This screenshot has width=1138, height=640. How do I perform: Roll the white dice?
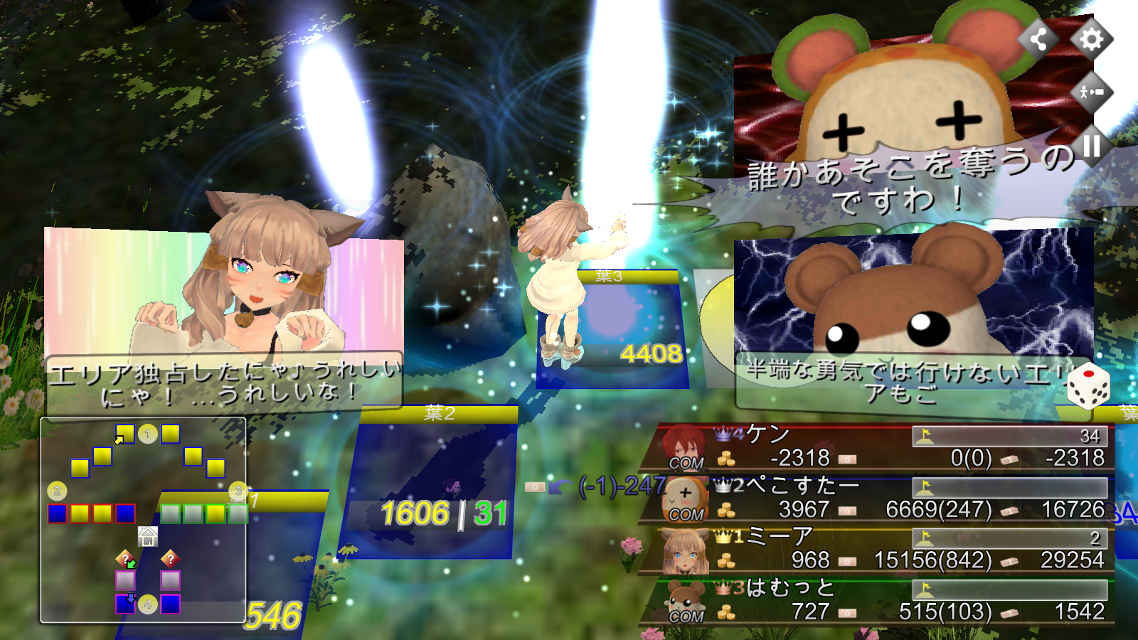pos(1088,388)
